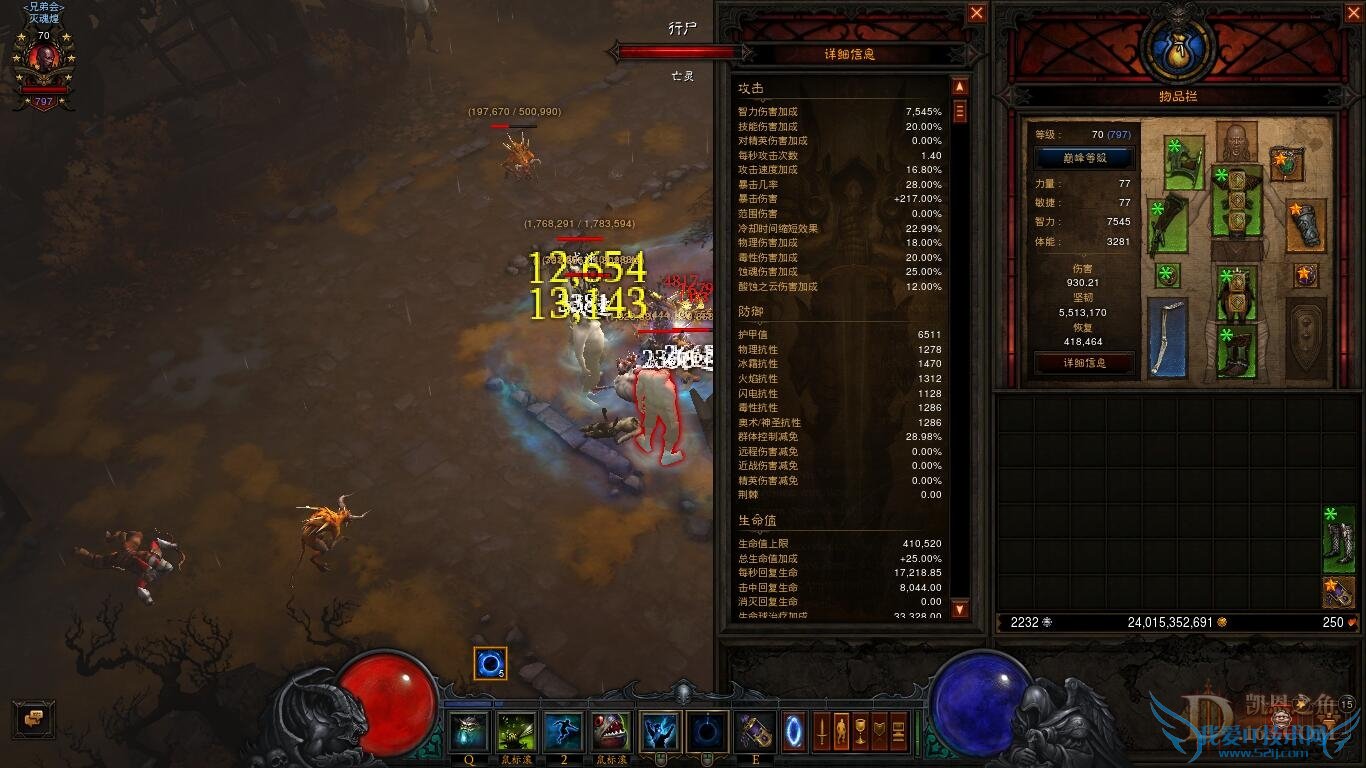Select the equipped amulet slot
The height and width of the screenshot is (768, 1366).
[1286, 162]
